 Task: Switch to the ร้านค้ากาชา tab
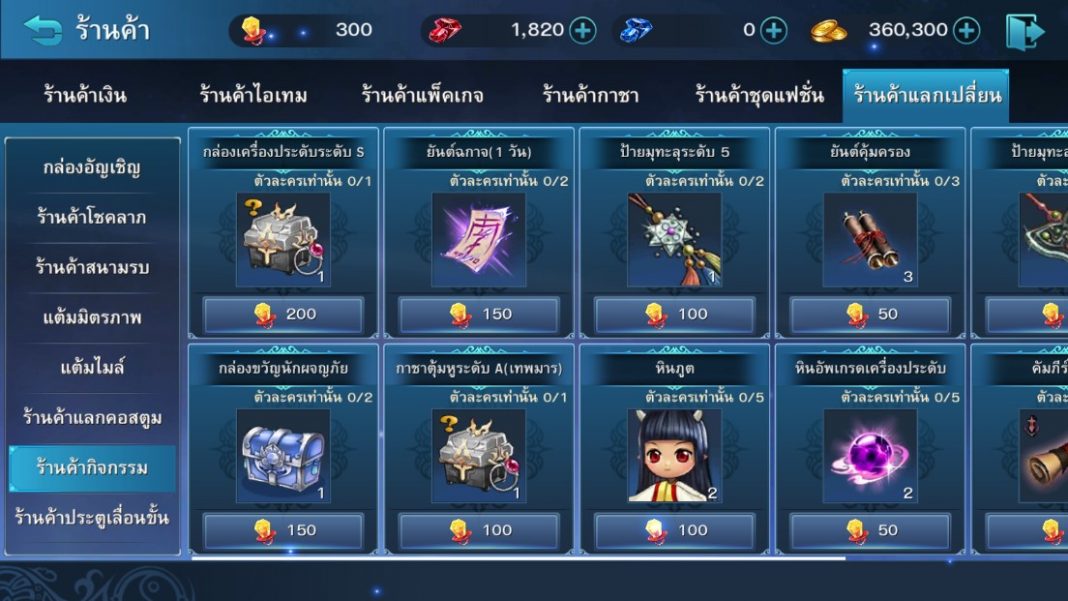click(590, 96)
